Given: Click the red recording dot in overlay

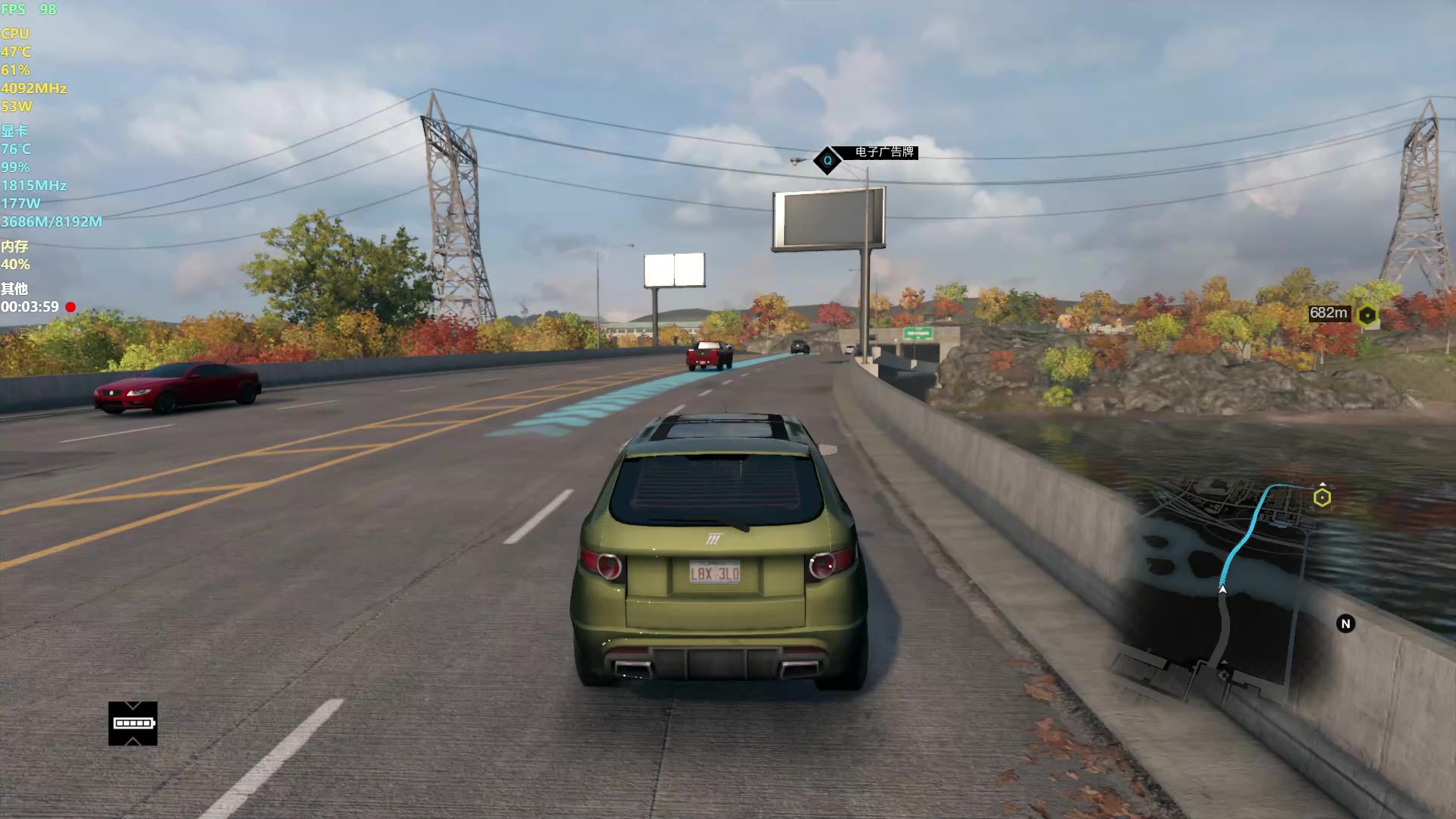Looking at the screenshot, I should tap(71, 307).
